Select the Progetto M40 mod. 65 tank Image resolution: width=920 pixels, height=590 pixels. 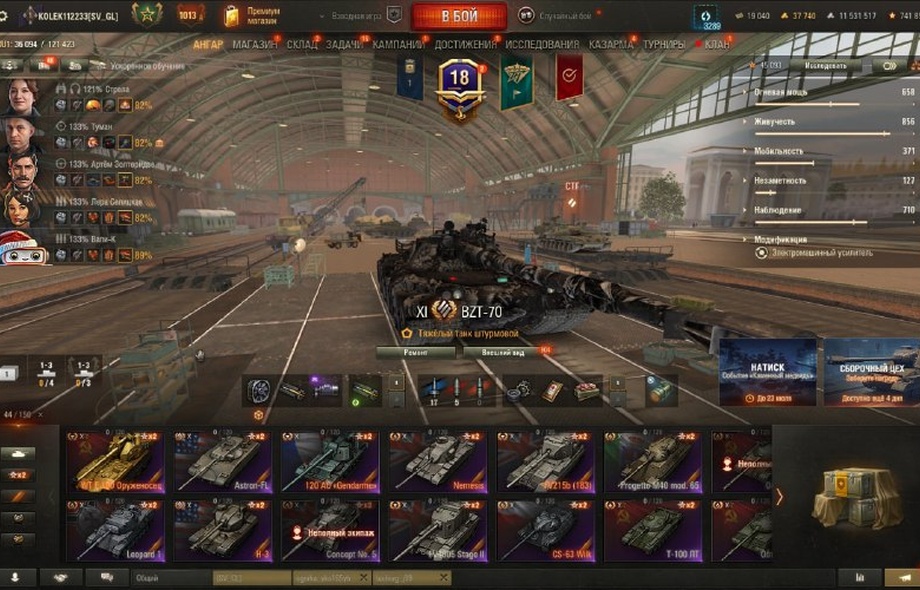pyautogui.click(x=653, y=462)
